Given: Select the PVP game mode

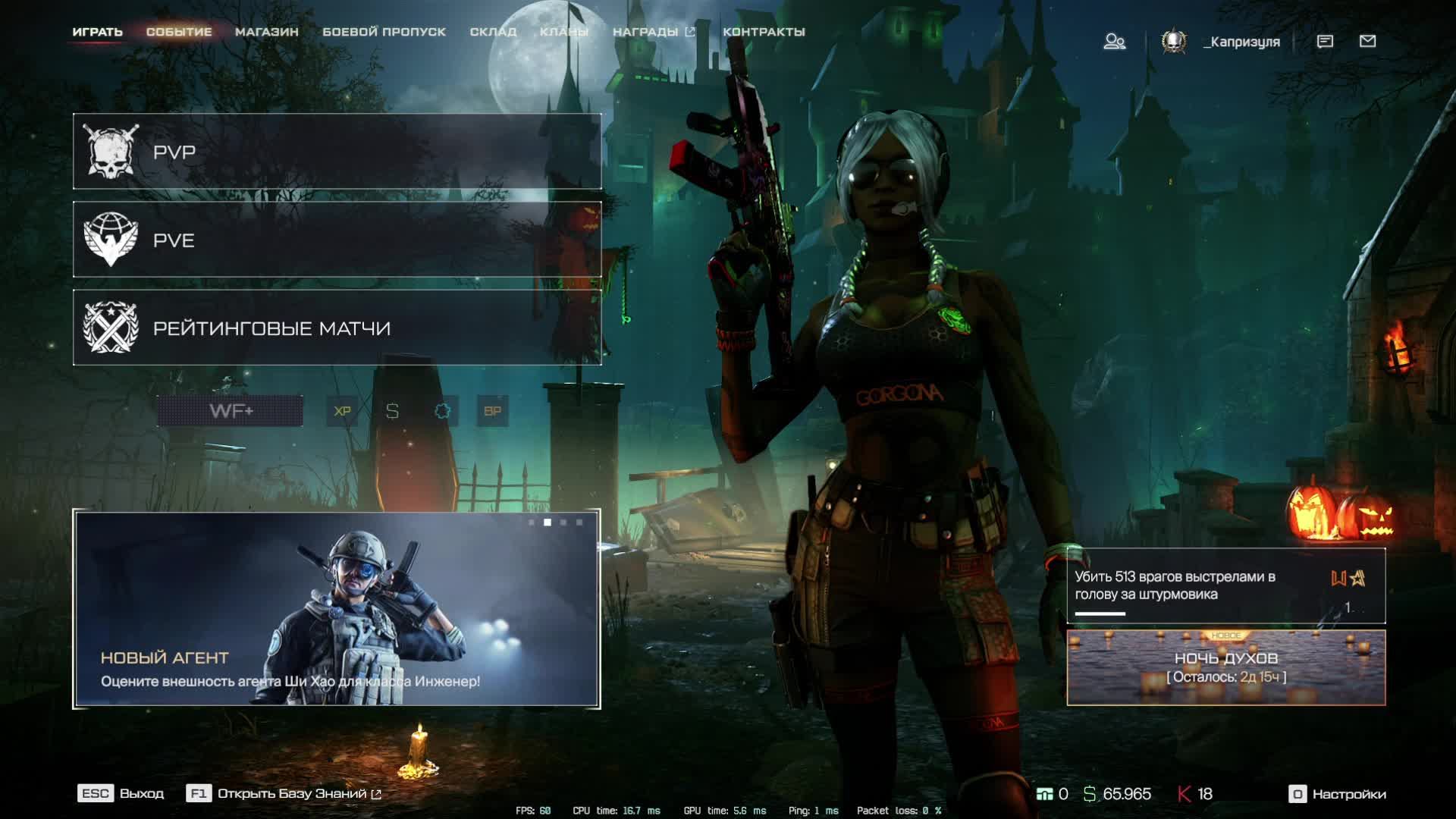Looking at the screenshot, I should pyautogui.click(x=337, y=152).
